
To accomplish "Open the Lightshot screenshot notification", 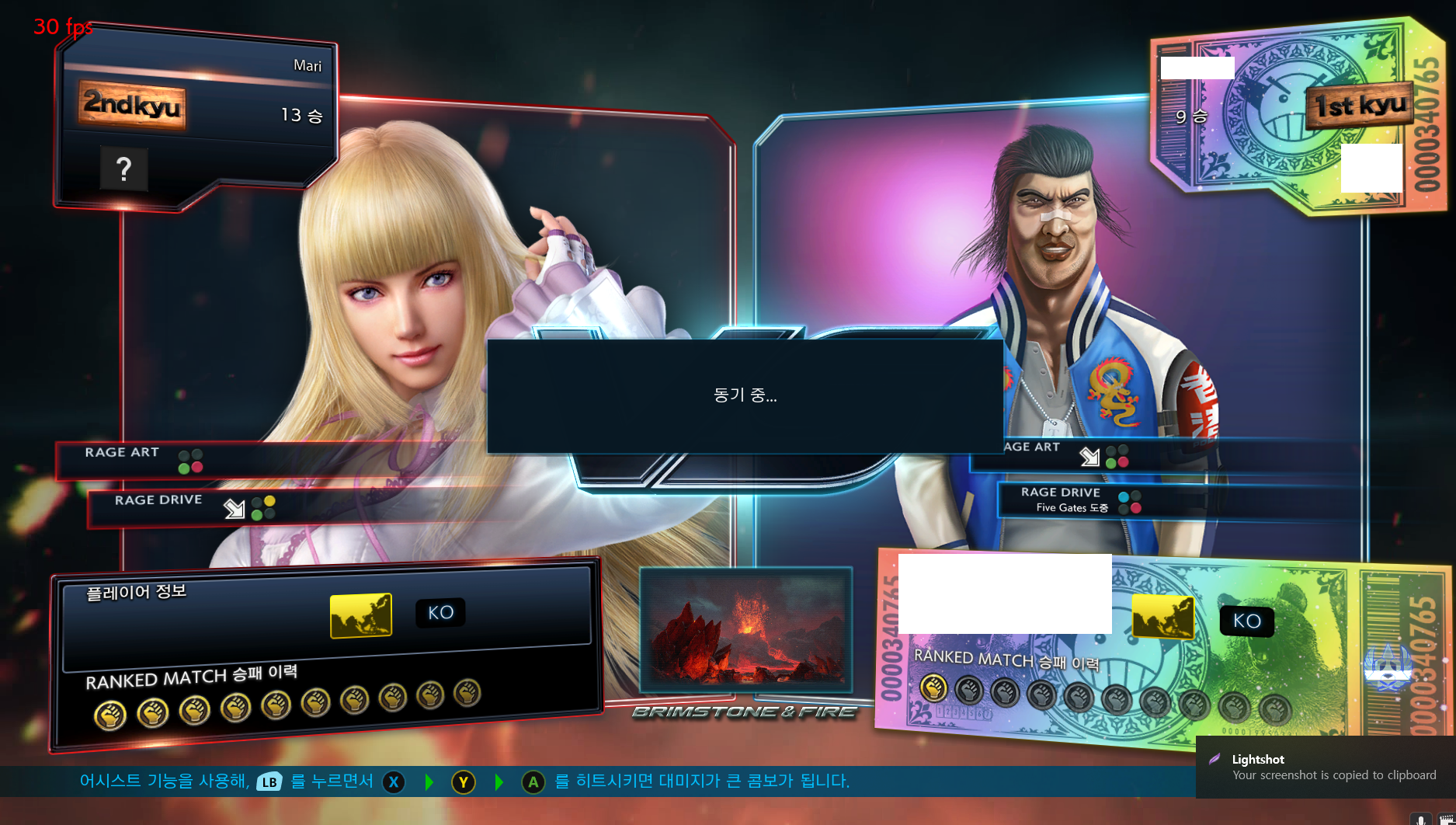I will point(1325,768).
